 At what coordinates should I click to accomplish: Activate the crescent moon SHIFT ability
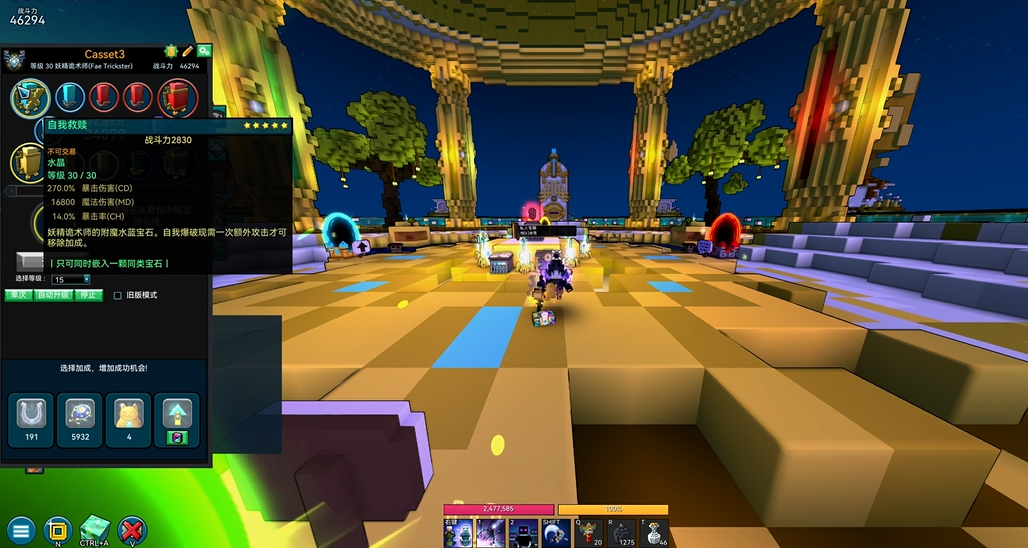[555, 533]
